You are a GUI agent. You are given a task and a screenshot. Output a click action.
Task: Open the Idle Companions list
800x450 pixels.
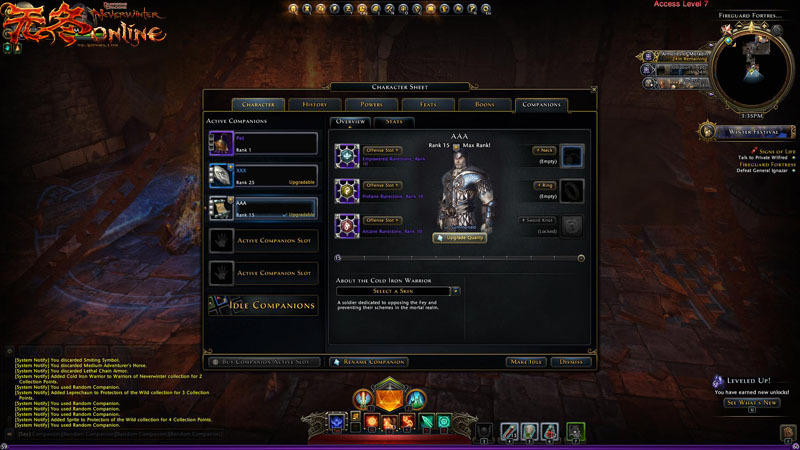click(262, 305)
